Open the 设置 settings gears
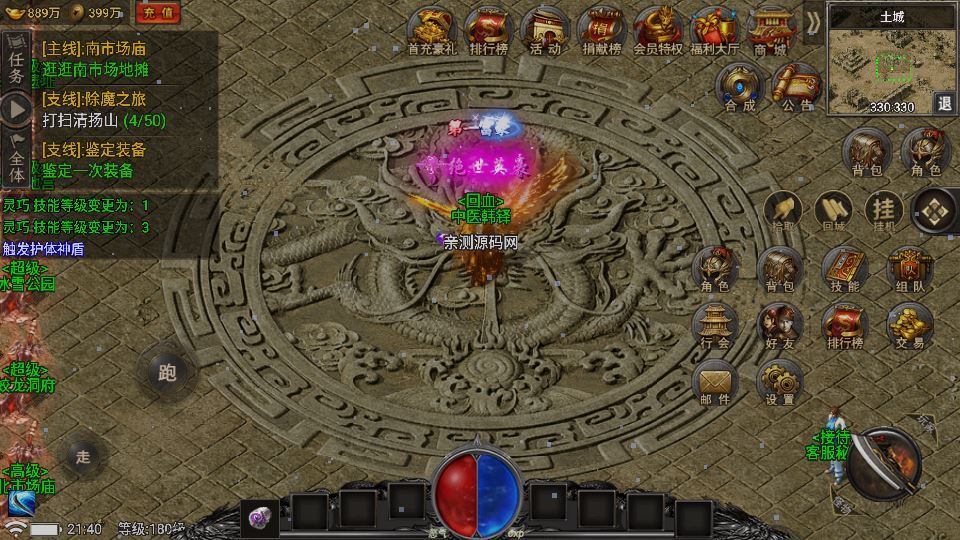 click(780, 382)
